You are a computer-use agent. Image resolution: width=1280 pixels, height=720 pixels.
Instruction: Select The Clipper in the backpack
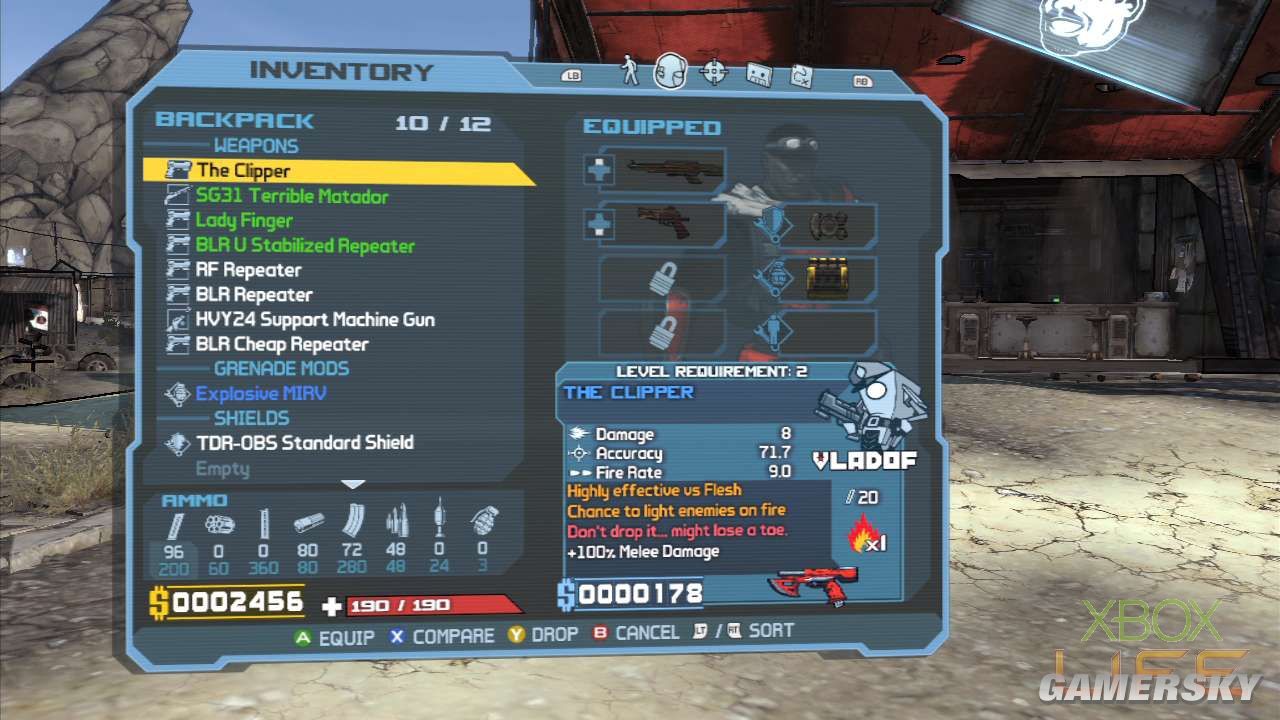coord(243,171)
